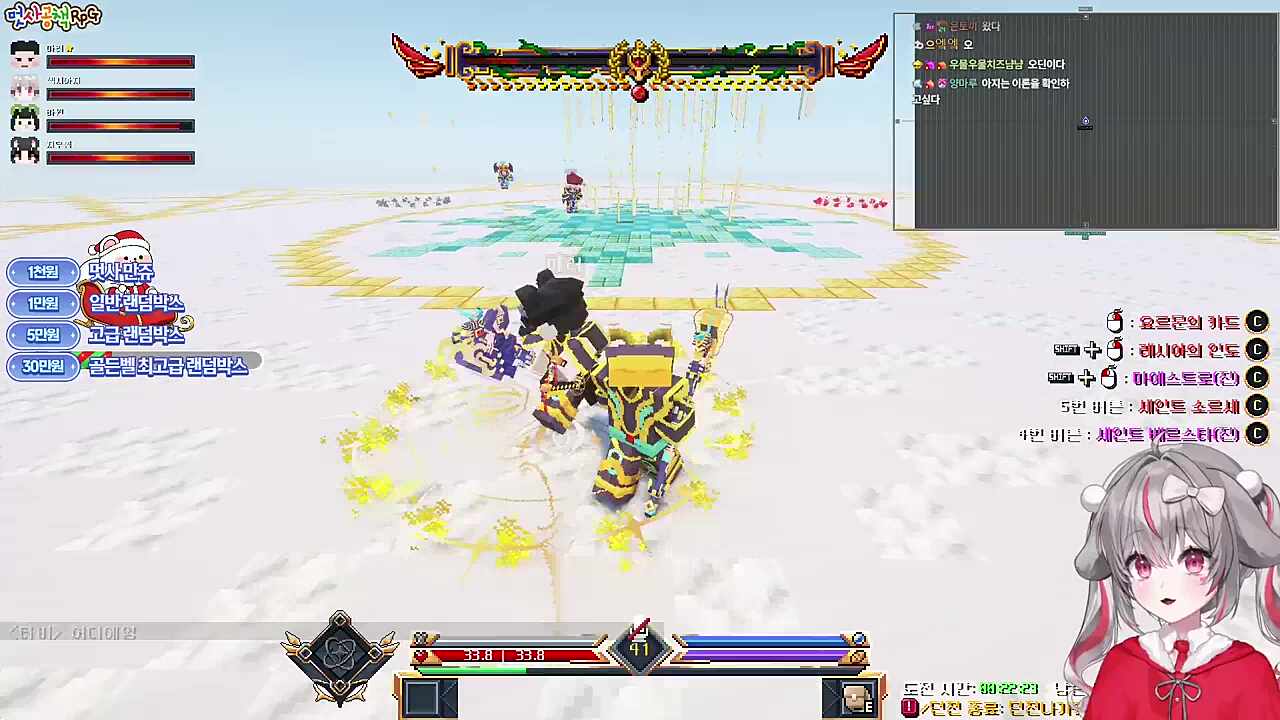Select the 요르문의 카드 skill C icon
1280x720 pixels.
coord(1257,321)
